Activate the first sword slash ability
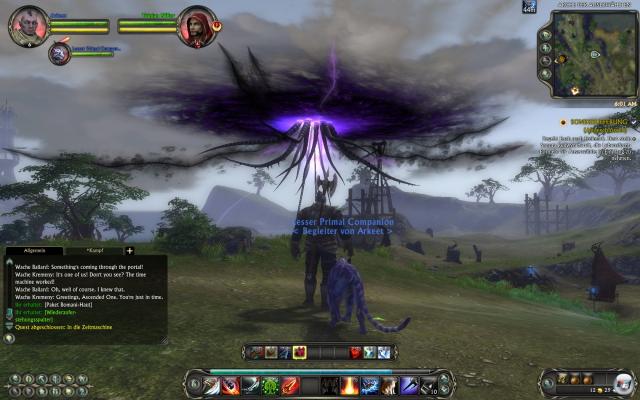 pos(210,385)
